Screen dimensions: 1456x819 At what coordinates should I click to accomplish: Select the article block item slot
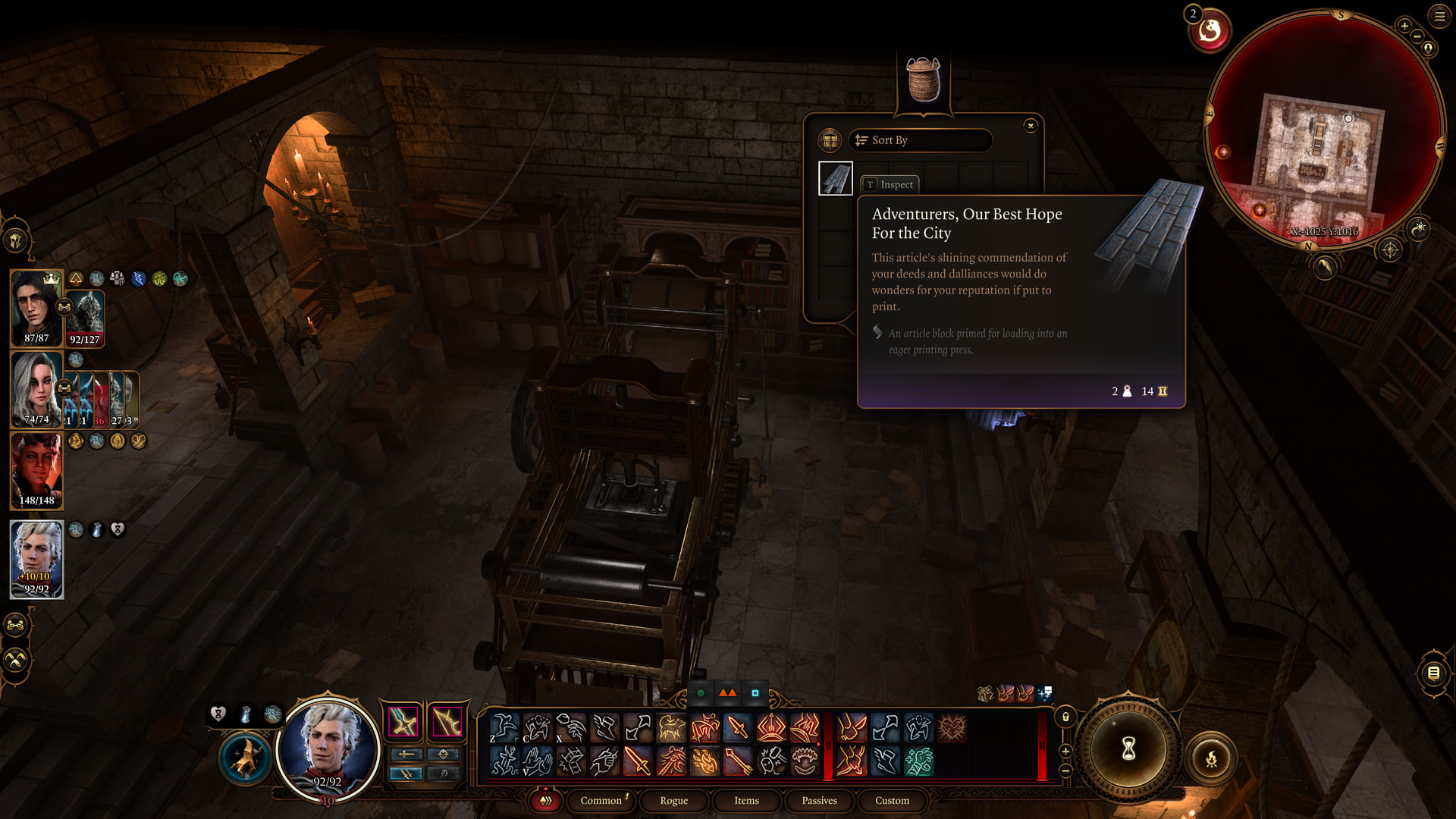tap(836, 179)
